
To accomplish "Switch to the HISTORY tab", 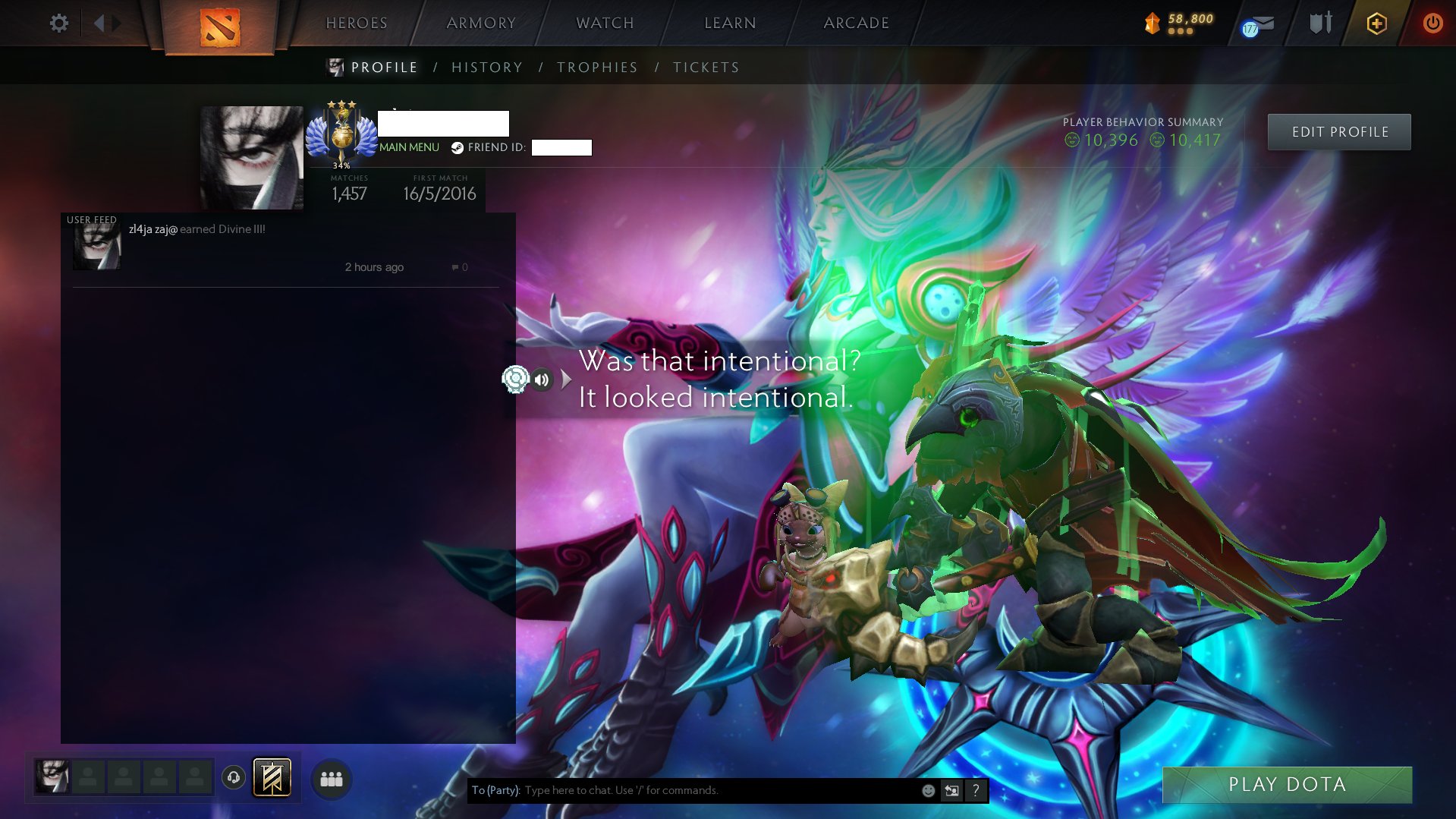I will (x=486, y=67).
